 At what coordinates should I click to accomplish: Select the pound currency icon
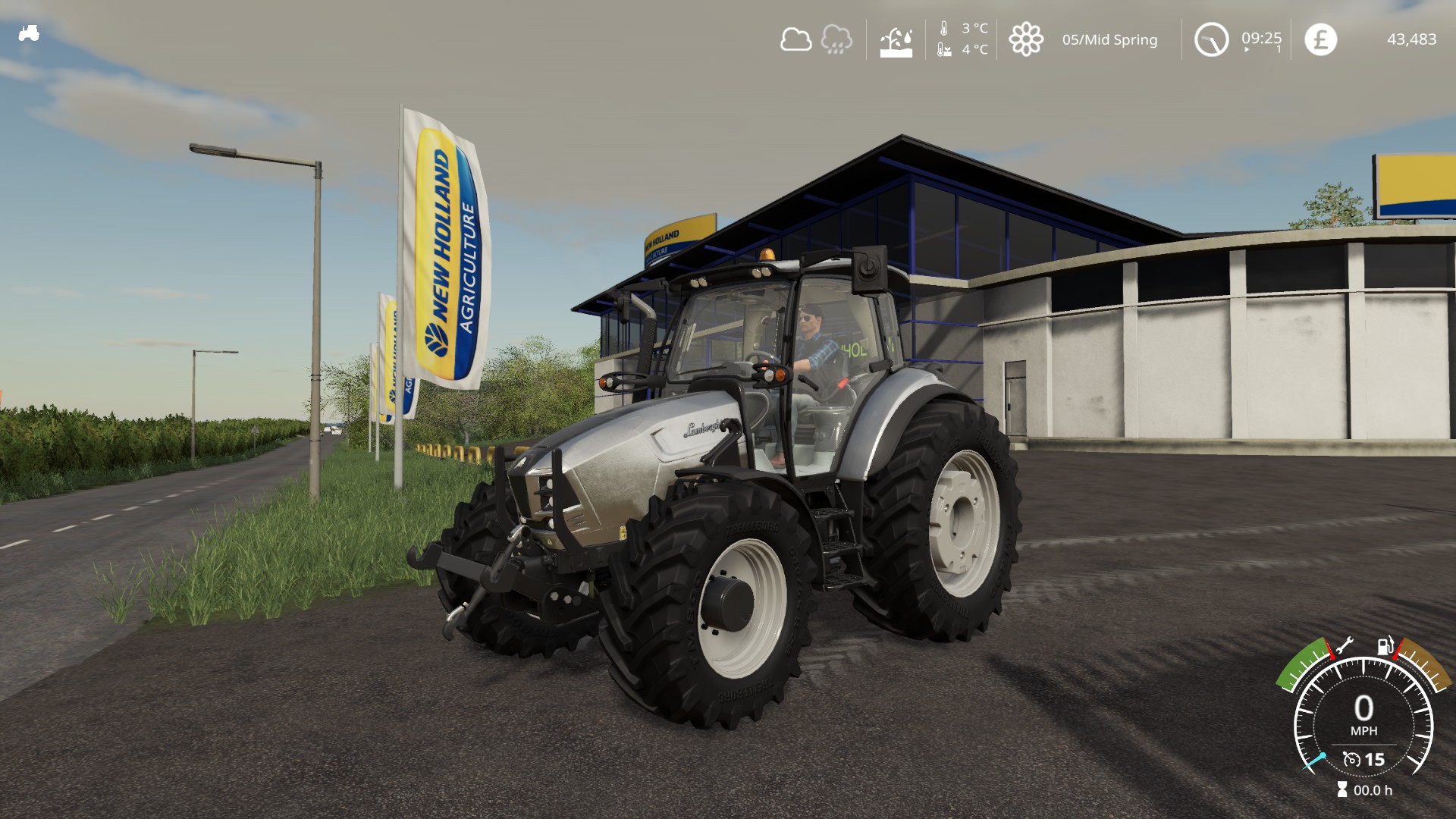point(1320,39)
